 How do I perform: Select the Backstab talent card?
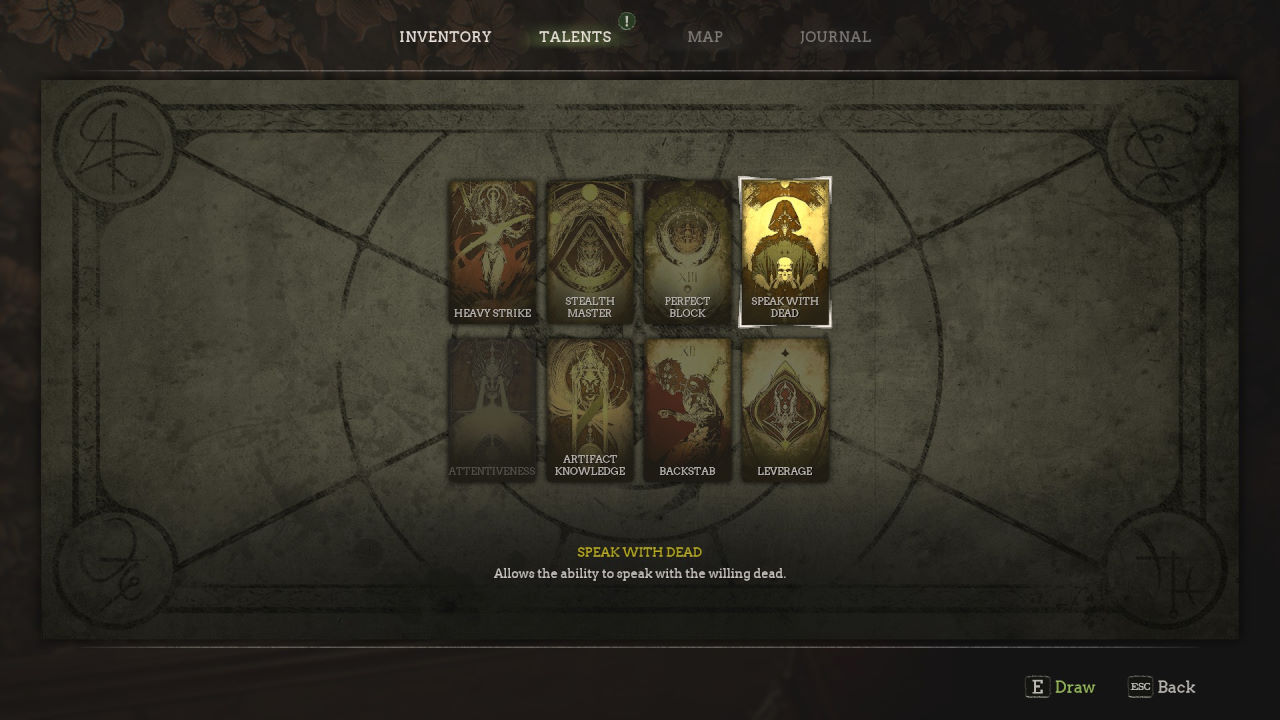pos(687,410)
